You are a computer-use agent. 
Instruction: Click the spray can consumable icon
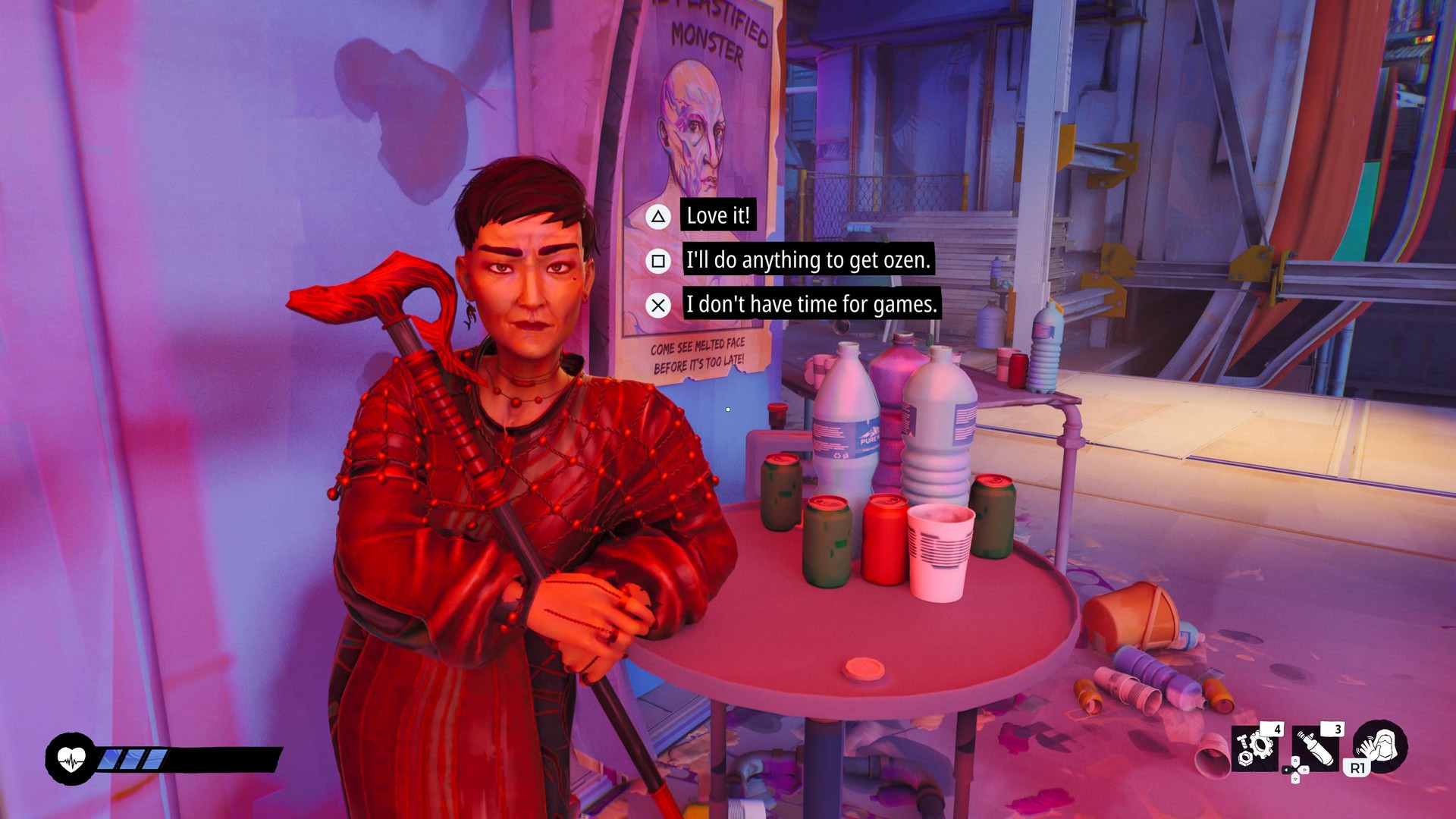pyautogui.click(x=1317, y=748)
